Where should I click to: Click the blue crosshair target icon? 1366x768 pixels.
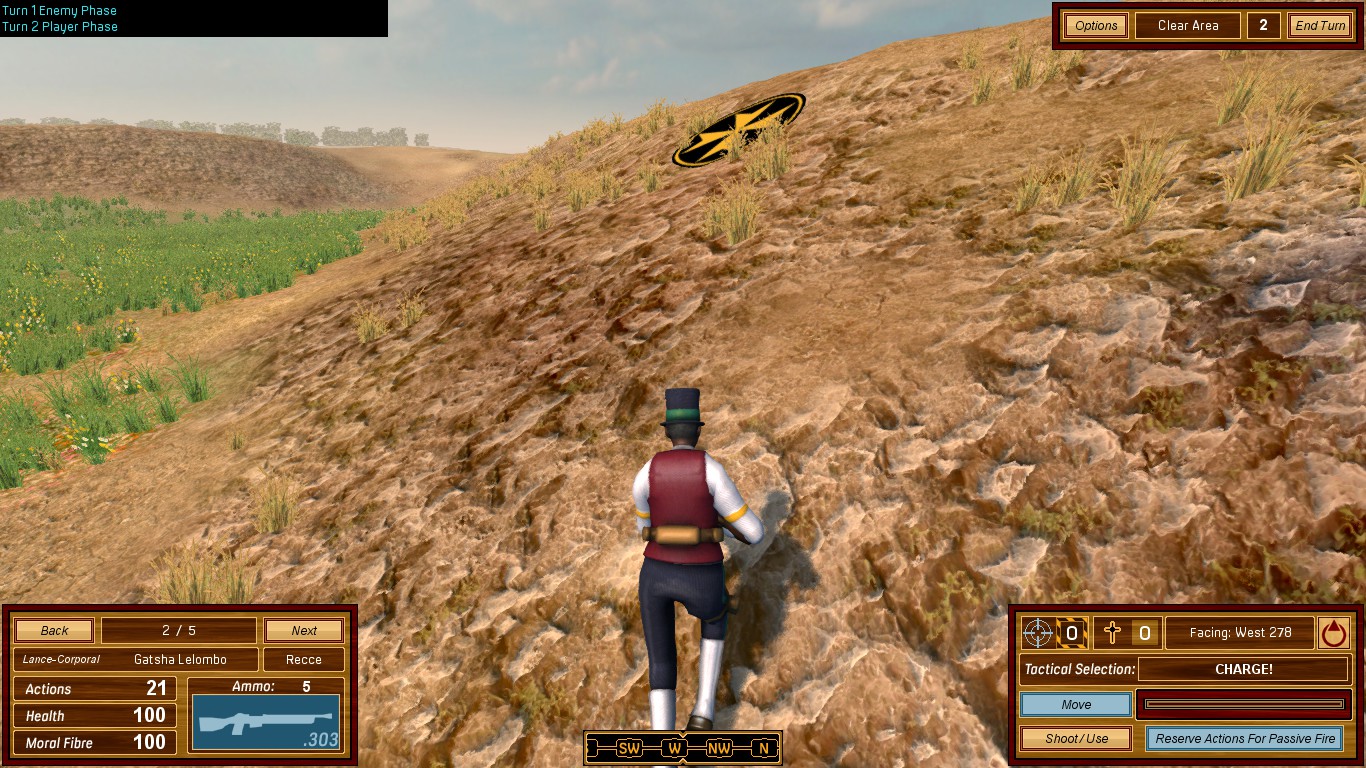1039,632
